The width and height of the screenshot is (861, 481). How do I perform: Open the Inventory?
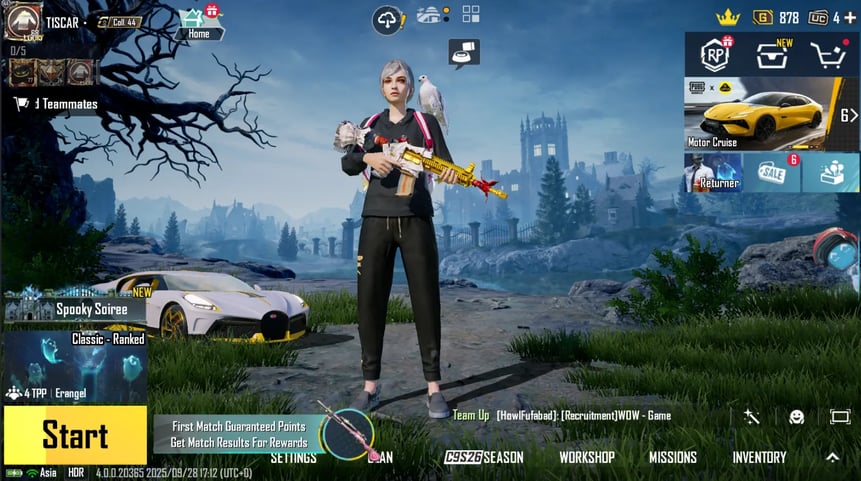pos(759,457)
